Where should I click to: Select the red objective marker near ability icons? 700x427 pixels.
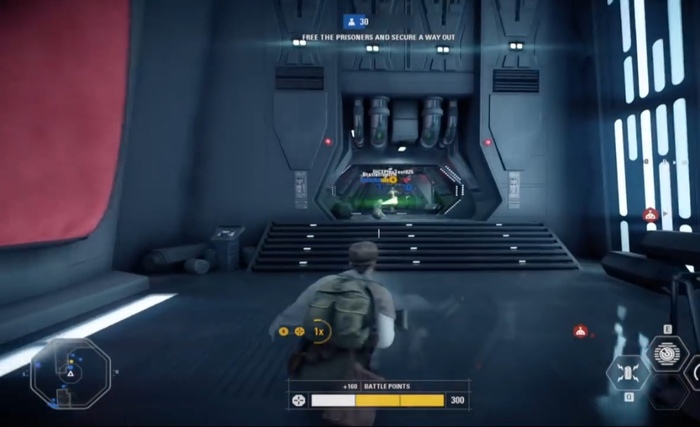point(580,331)
